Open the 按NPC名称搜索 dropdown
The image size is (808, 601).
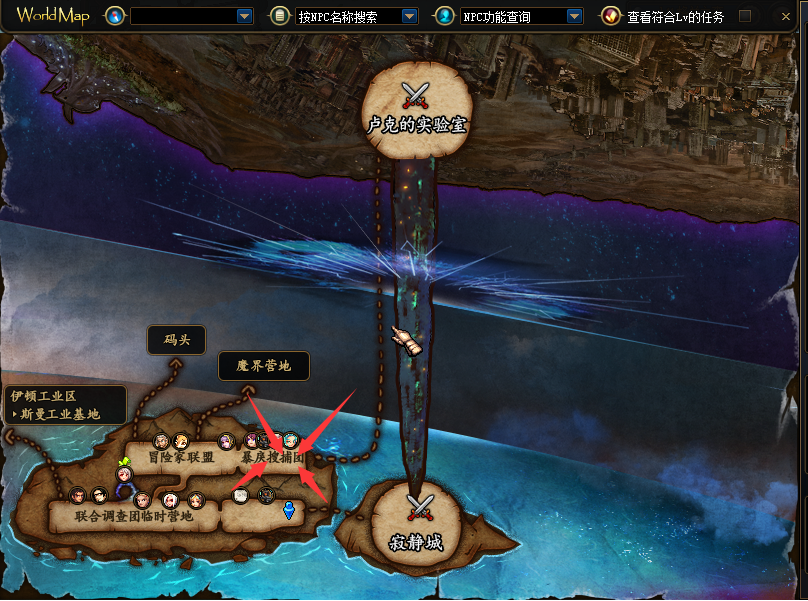pos(409,16)
